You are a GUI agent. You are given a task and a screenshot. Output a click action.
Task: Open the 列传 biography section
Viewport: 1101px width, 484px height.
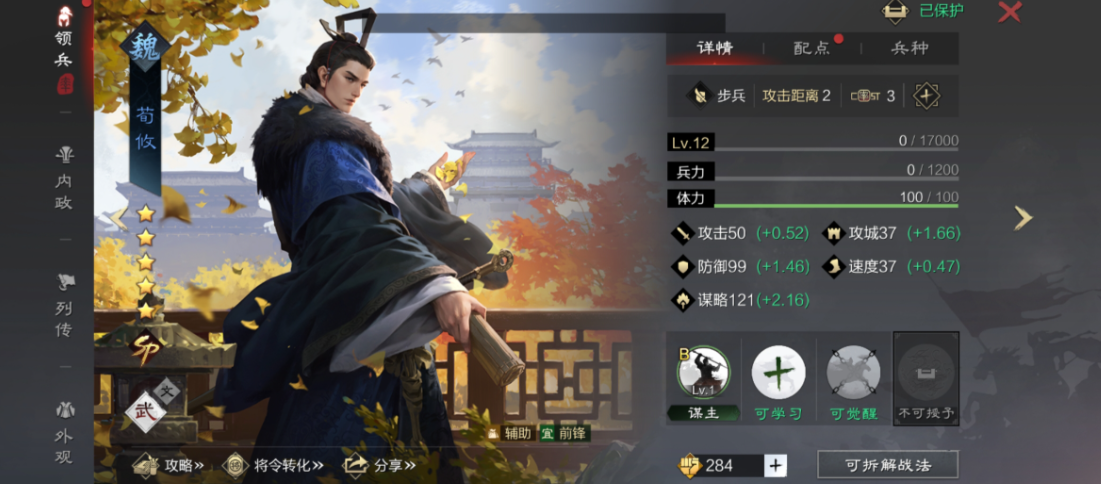pyautogui.click(x=64, y=305)
